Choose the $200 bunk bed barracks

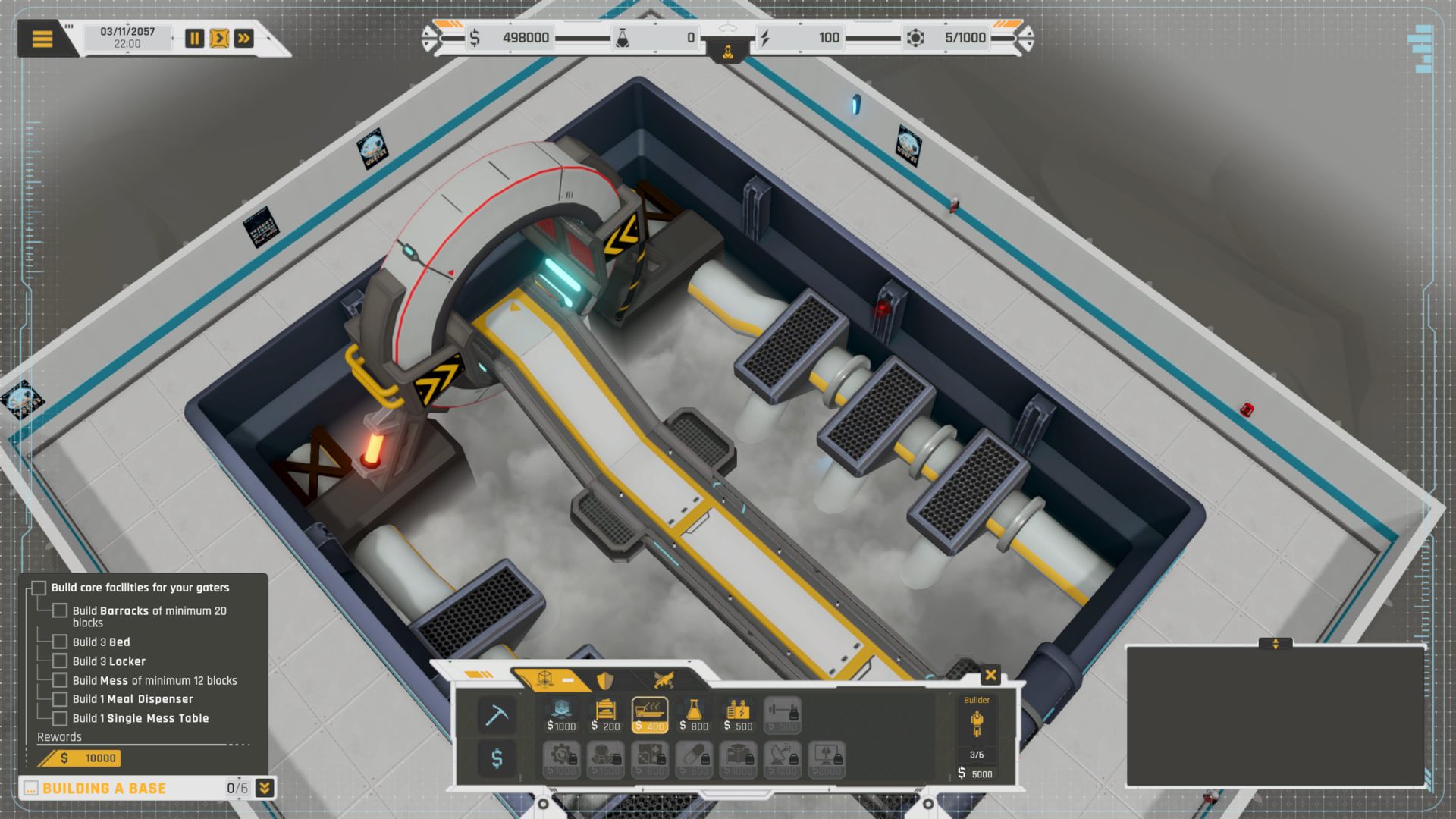point(605,715)
